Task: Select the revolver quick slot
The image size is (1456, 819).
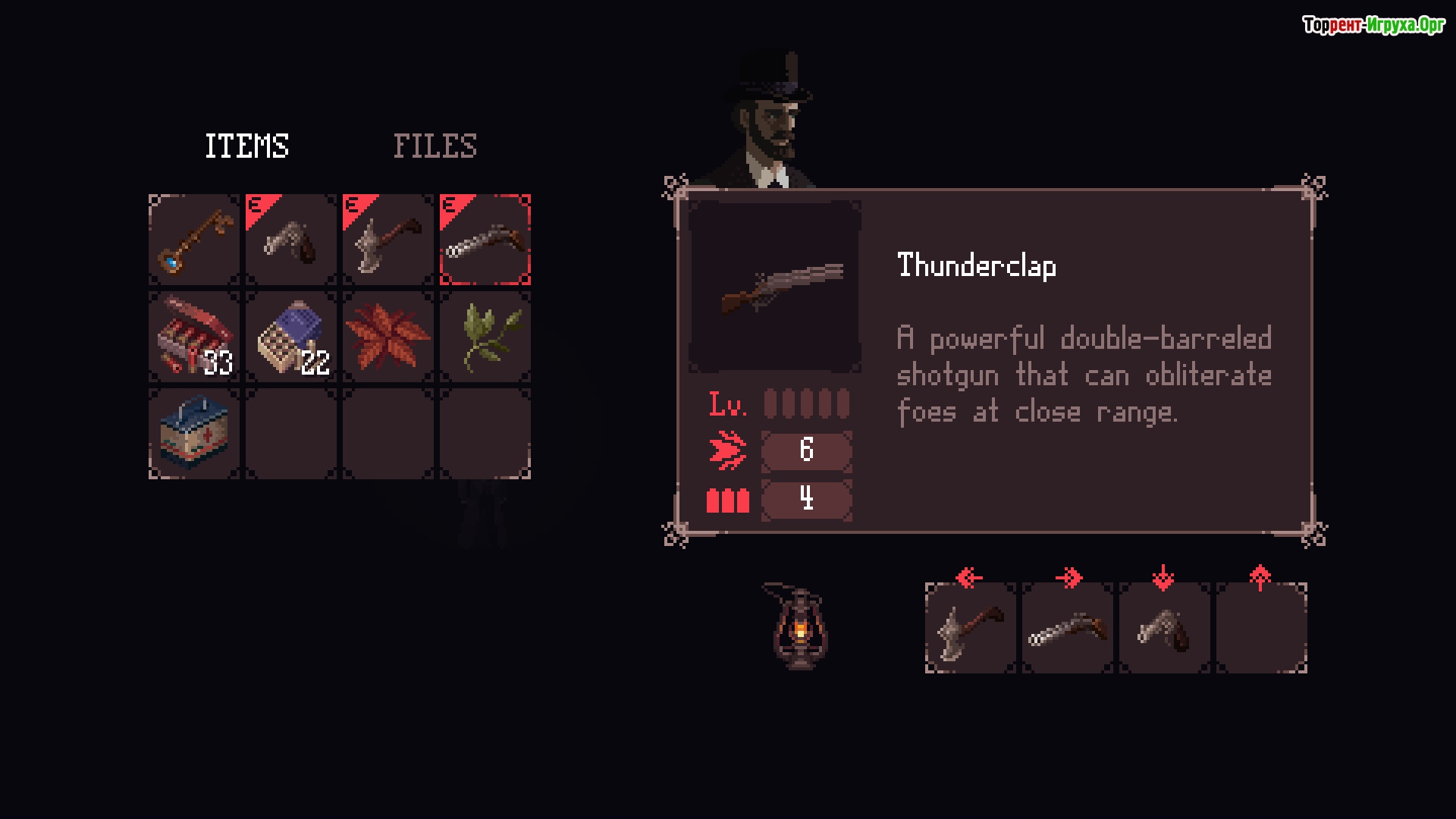Action: 1165,629
